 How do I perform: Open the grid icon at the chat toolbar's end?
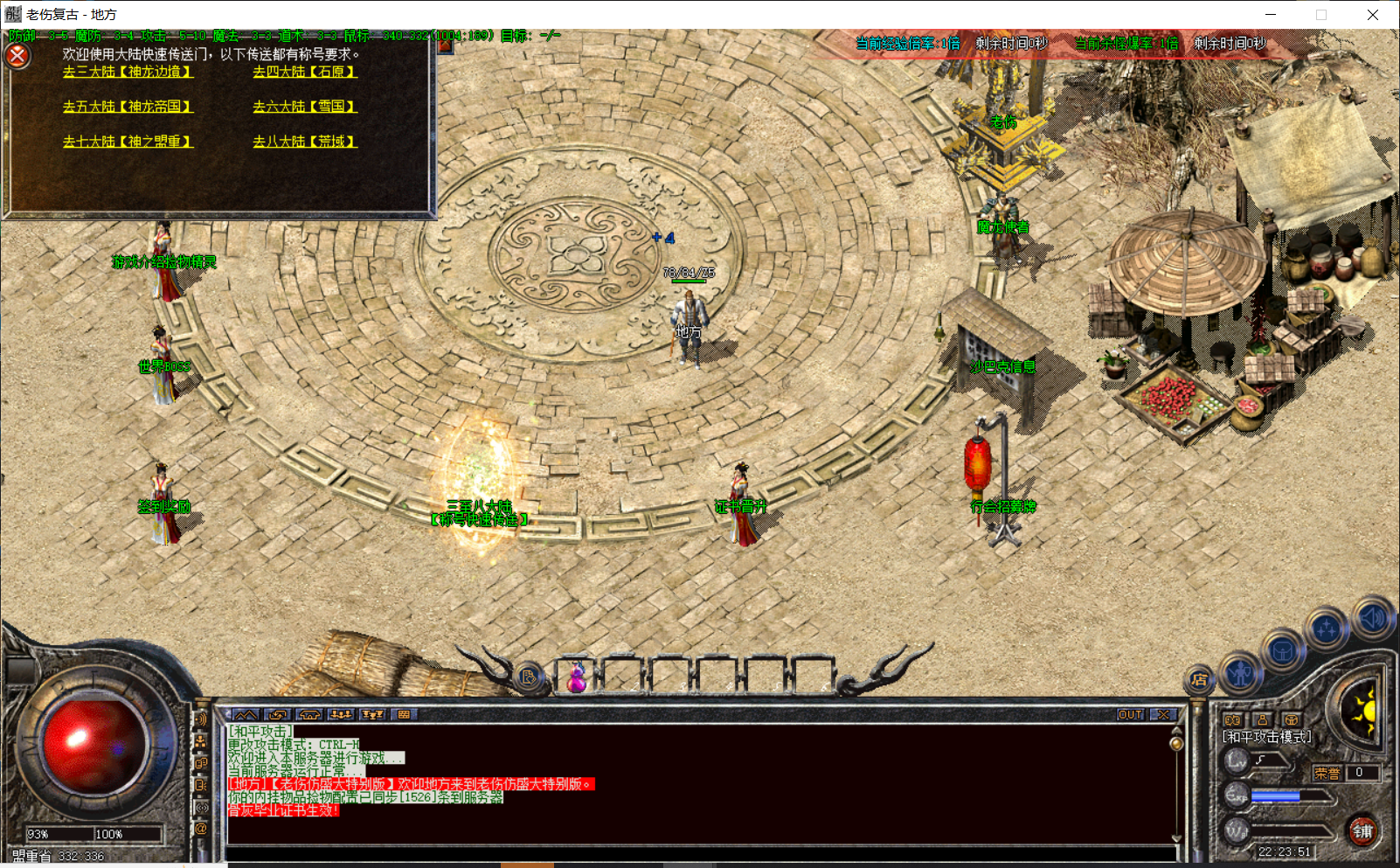click(404, 714)
